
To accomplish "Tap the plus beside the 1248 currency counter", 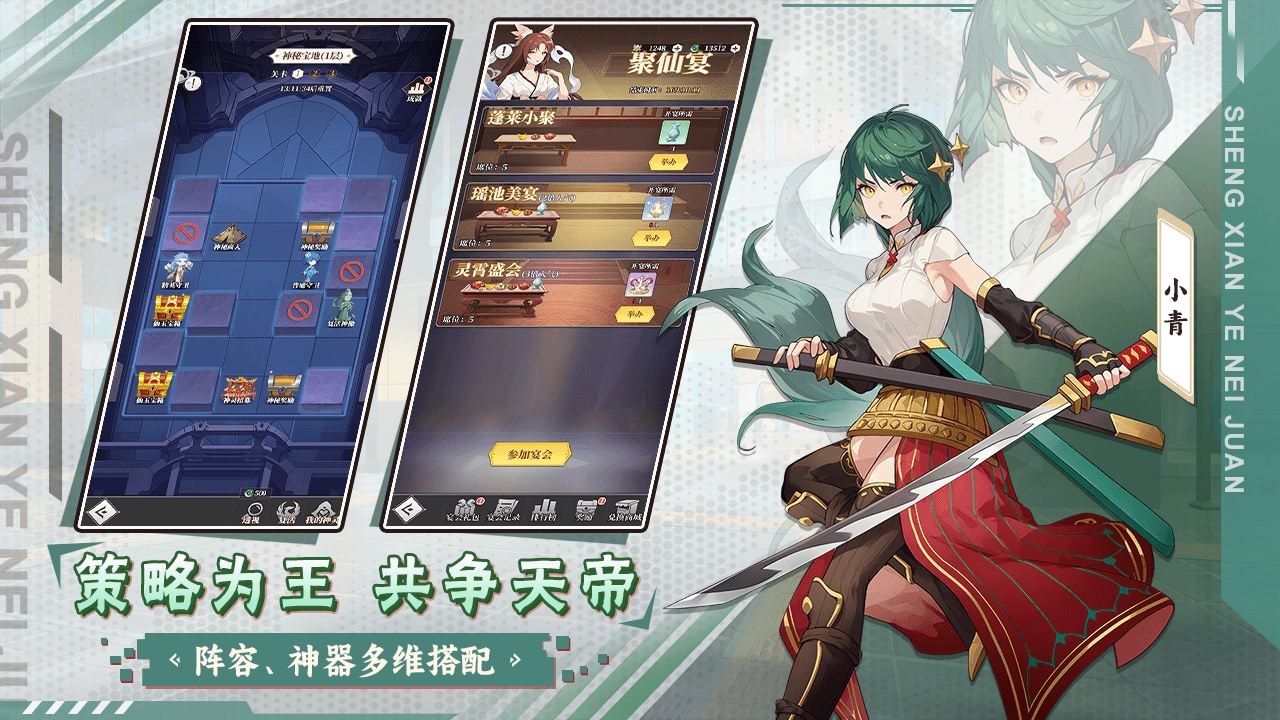I will point(676,48).
